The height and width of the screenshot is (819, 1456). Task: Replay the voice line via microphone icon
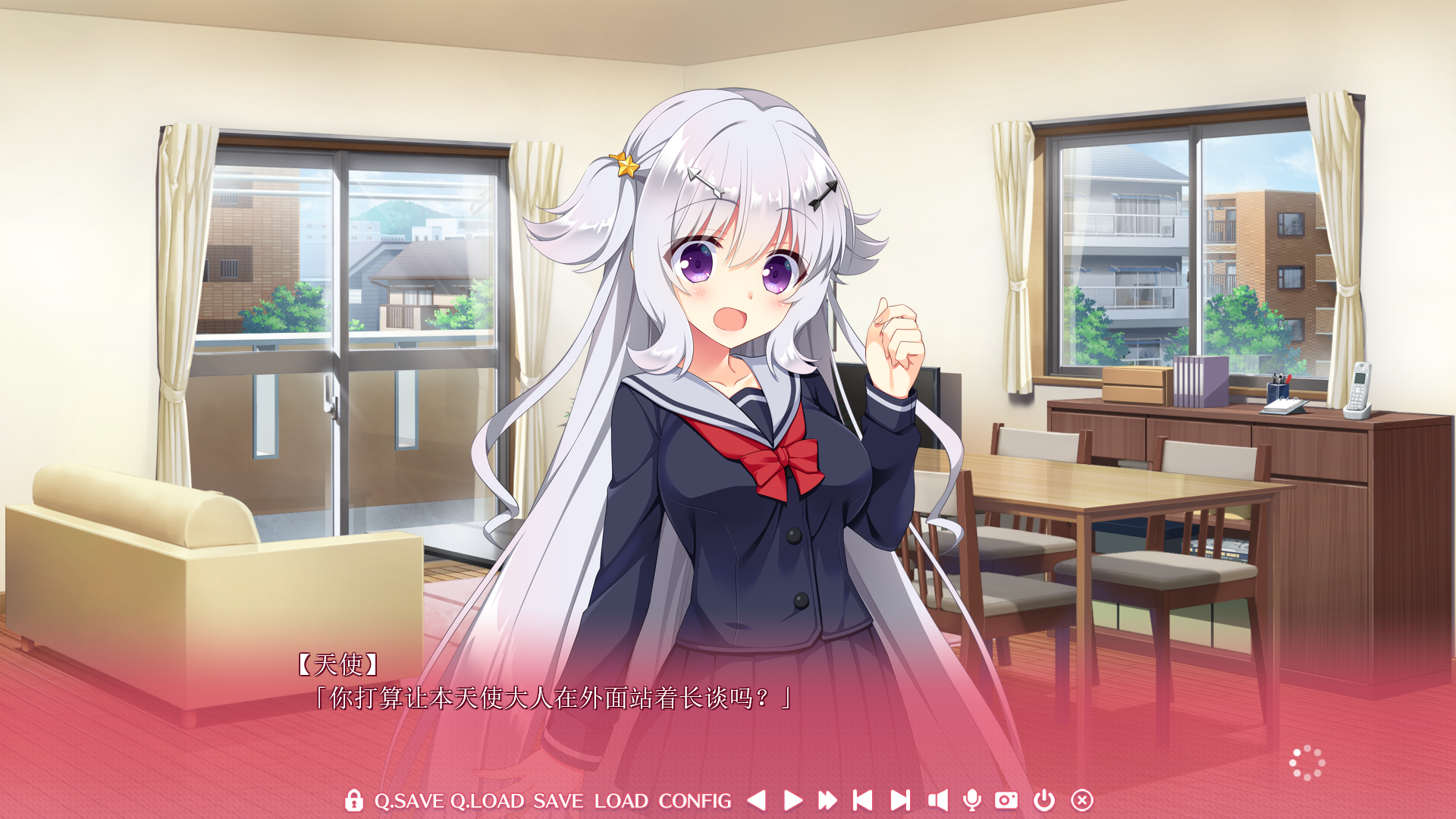(973, 800)
